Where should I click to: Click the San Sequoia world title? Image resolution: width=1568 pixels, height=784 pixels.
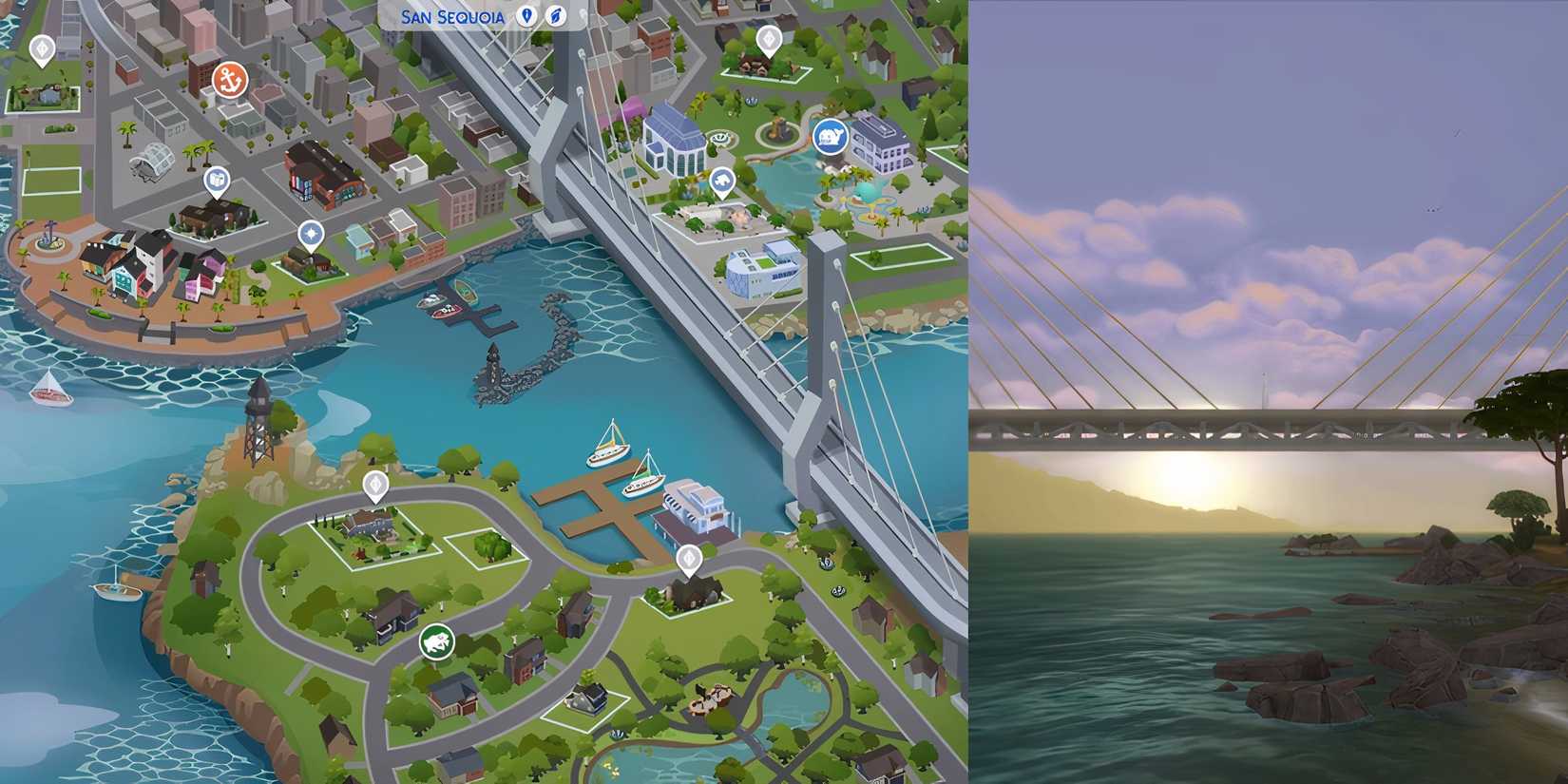(451, 16)
